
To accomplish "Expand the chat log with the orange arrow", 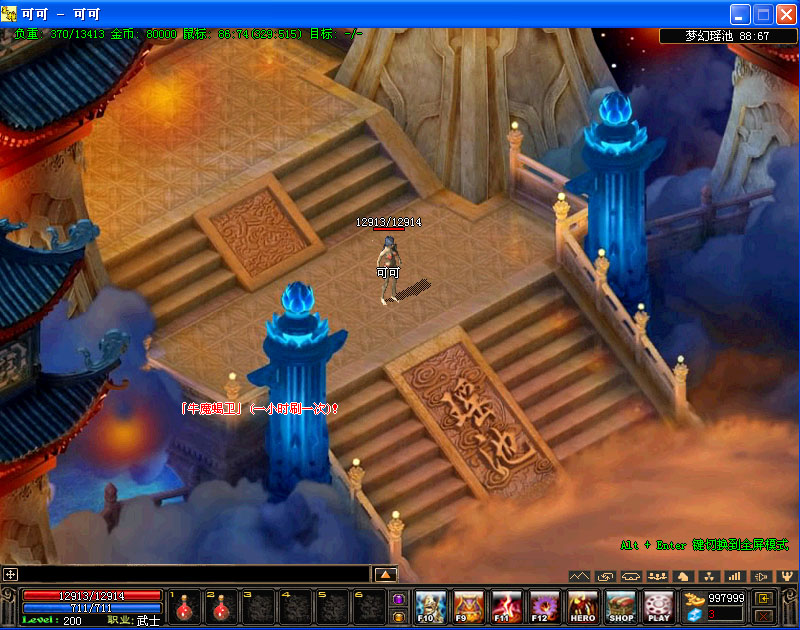I will tap(386, 574).
